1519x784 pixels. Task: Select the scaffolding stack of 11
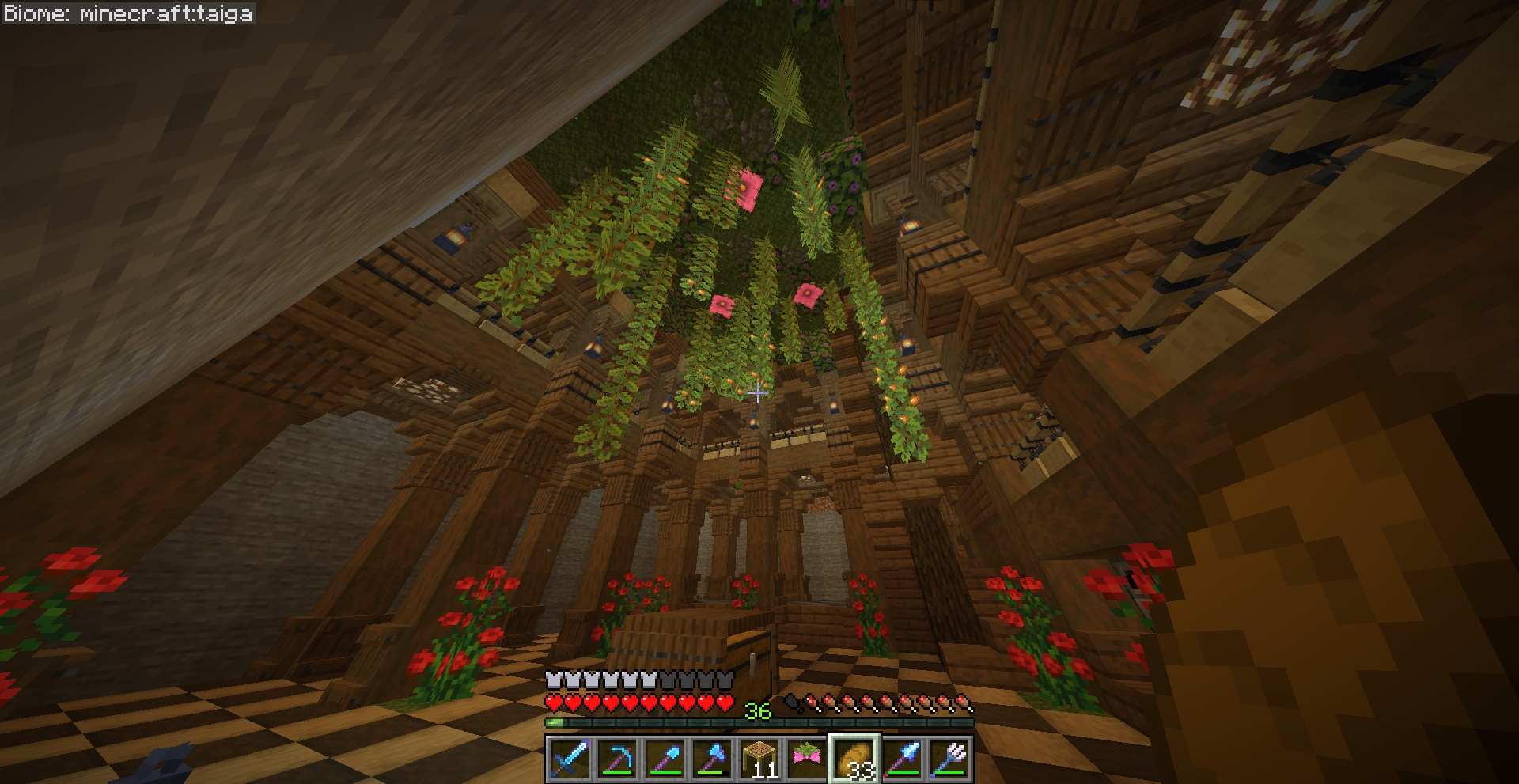(759, 759)
